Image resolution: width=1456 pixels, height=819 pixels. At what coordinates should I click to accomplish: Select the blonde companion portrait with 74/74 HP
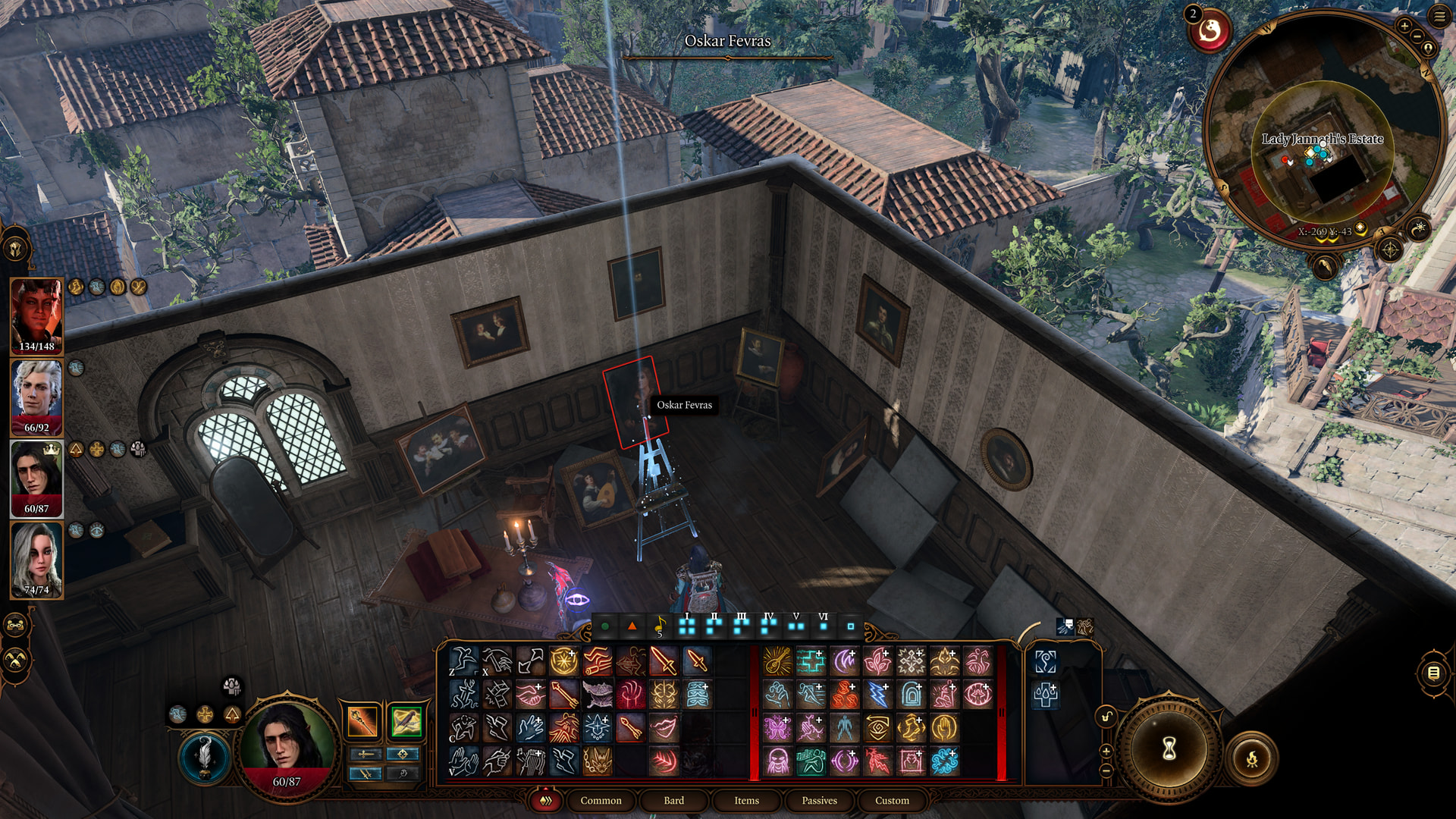coord(36,560)
